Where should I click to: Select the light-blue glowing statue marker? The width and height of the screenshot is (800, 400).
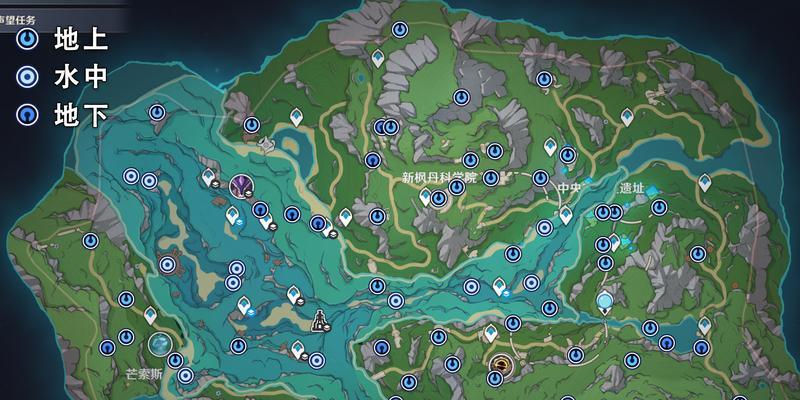pos(605,300)
